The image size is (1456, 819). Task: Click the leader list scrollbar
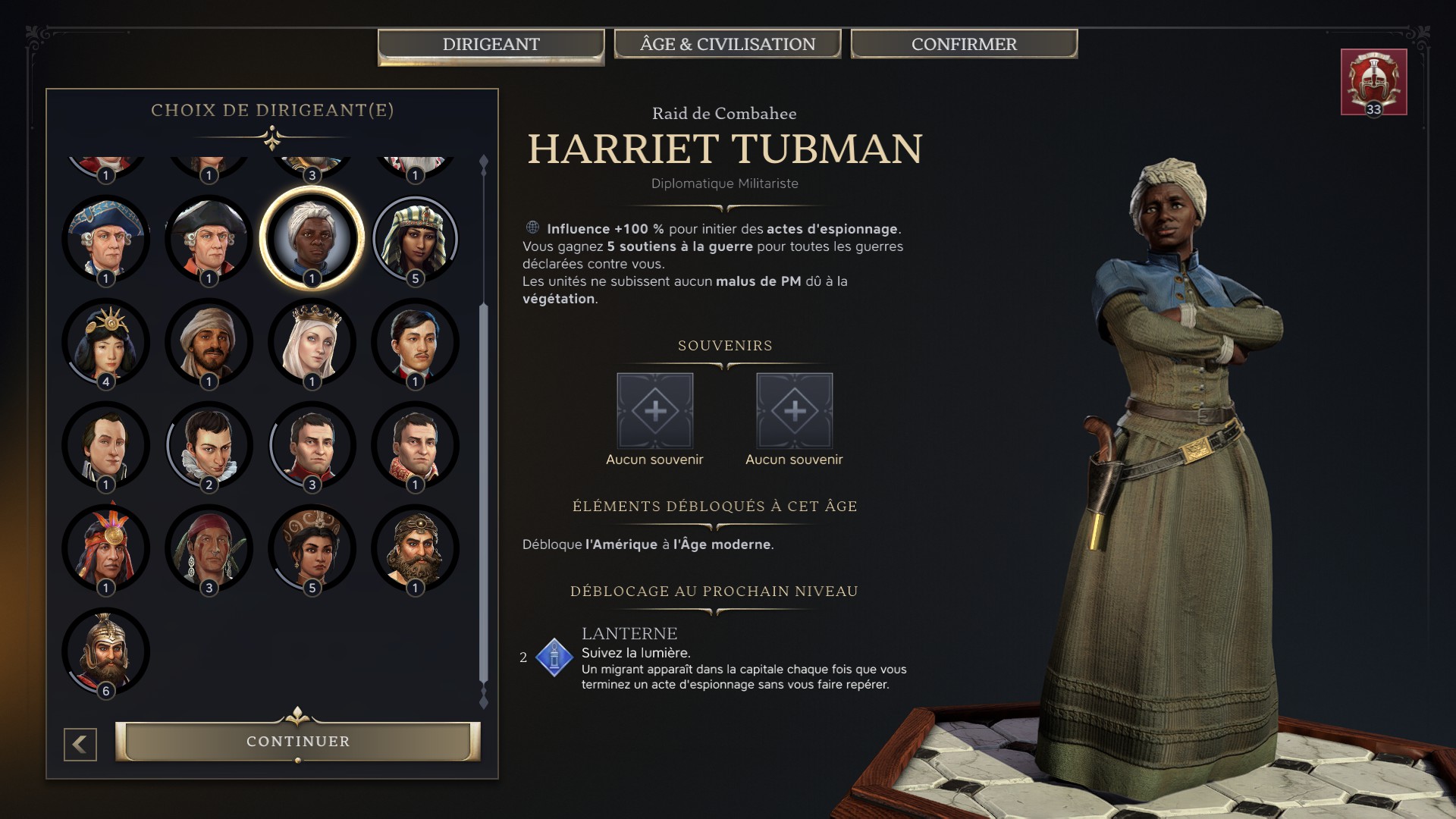point(484,493)
